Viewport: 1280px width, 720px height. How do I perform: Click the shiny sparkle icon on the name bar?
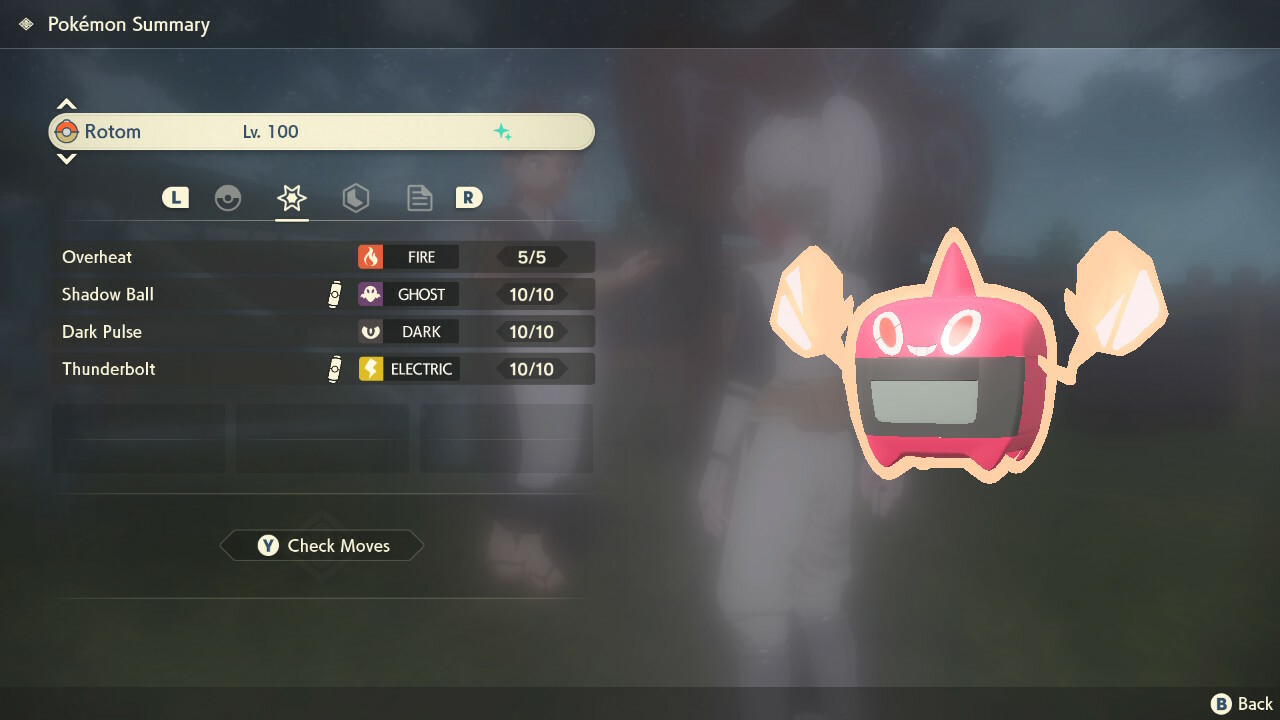(x=504, y=131)
